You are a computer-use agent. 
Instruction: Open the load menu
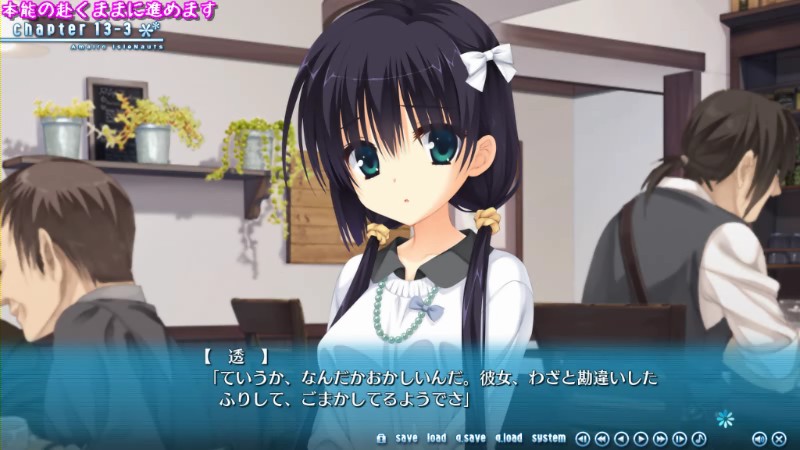tap(436, 438)
